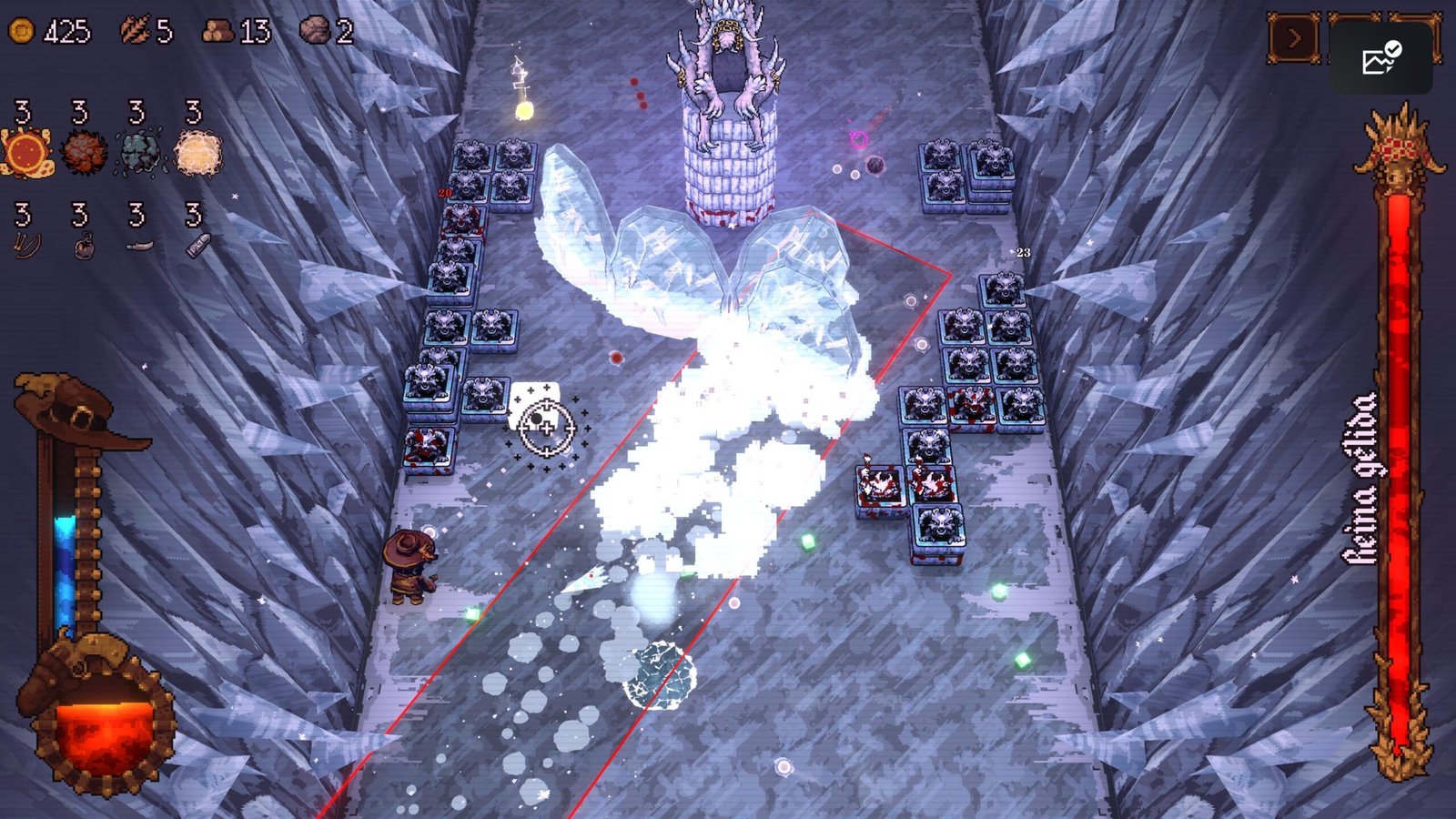1456x819 pixels.
Task: Click the framed right-arrow button
Action: click(1293, 39)
